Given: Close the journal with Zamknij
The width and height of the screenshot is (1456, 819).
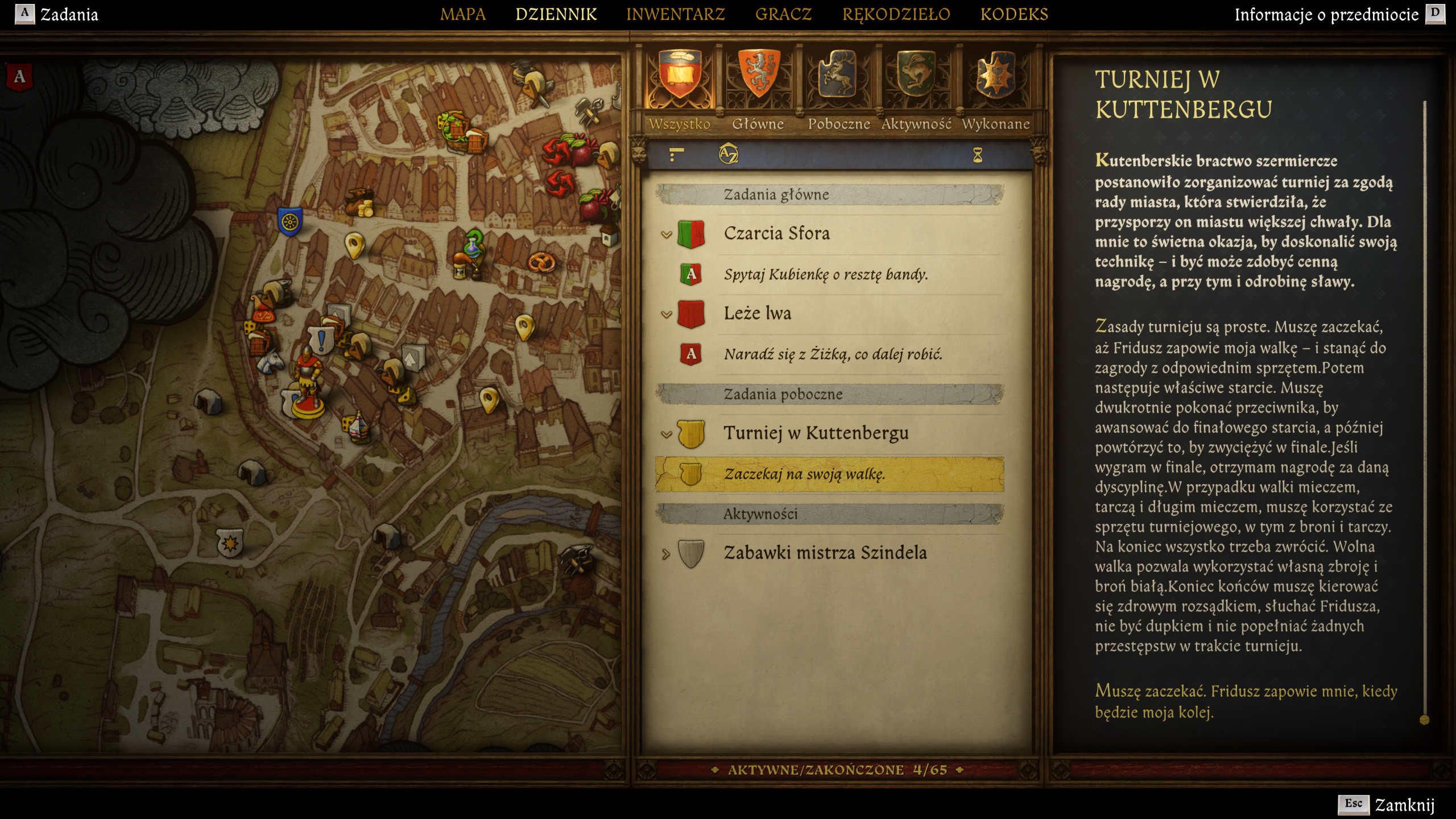Looking at the screenshot, I should coord(1404,805).
